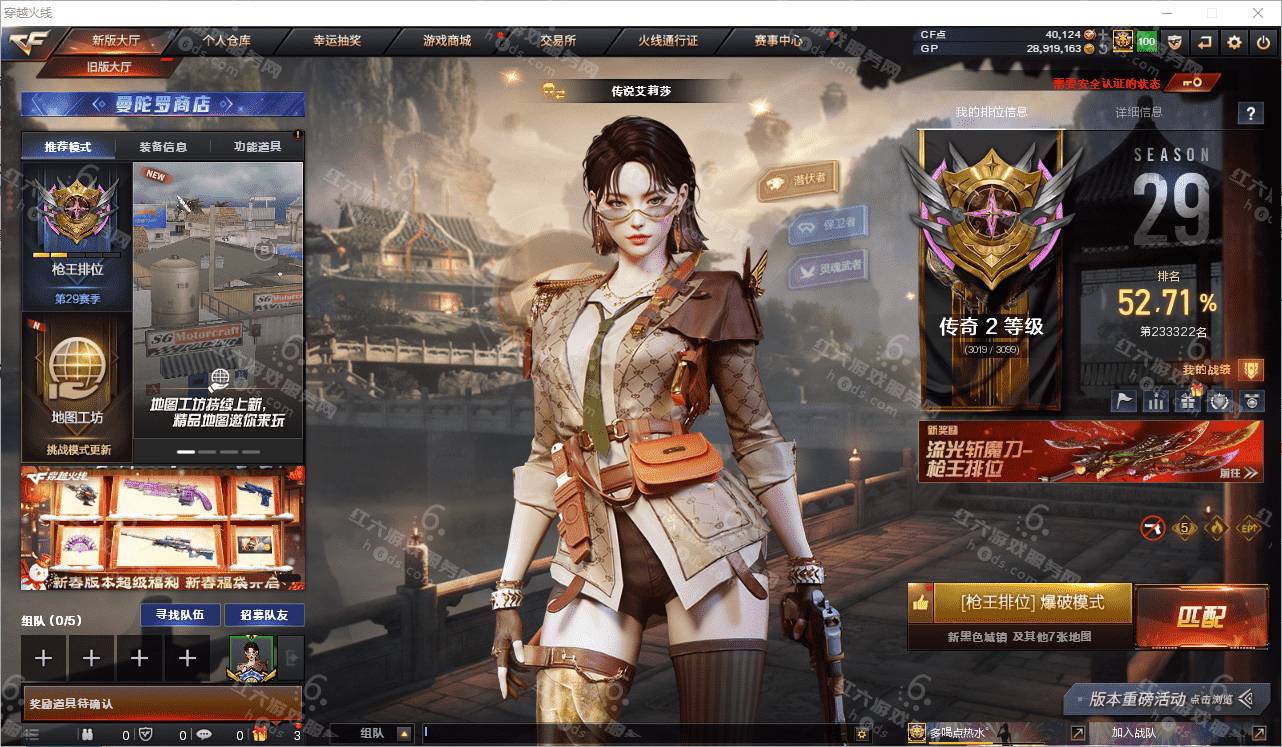Open 火线通行证 battle pass
Viewport: 1282px width, 747px height.
pos(668,41)
